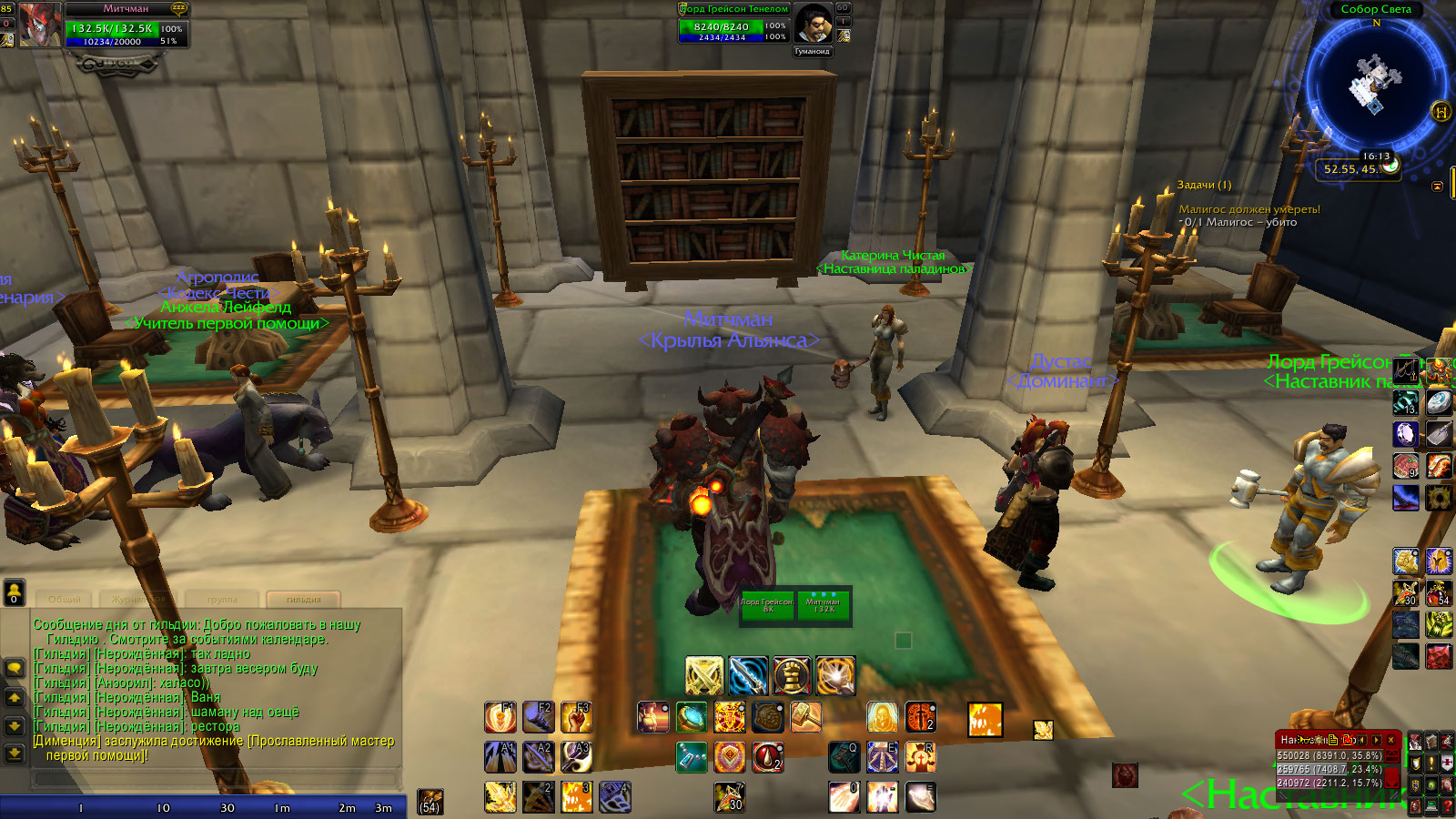1456x819 pixels.
Task: Close the damage meter window
Action: point(1390,740)
